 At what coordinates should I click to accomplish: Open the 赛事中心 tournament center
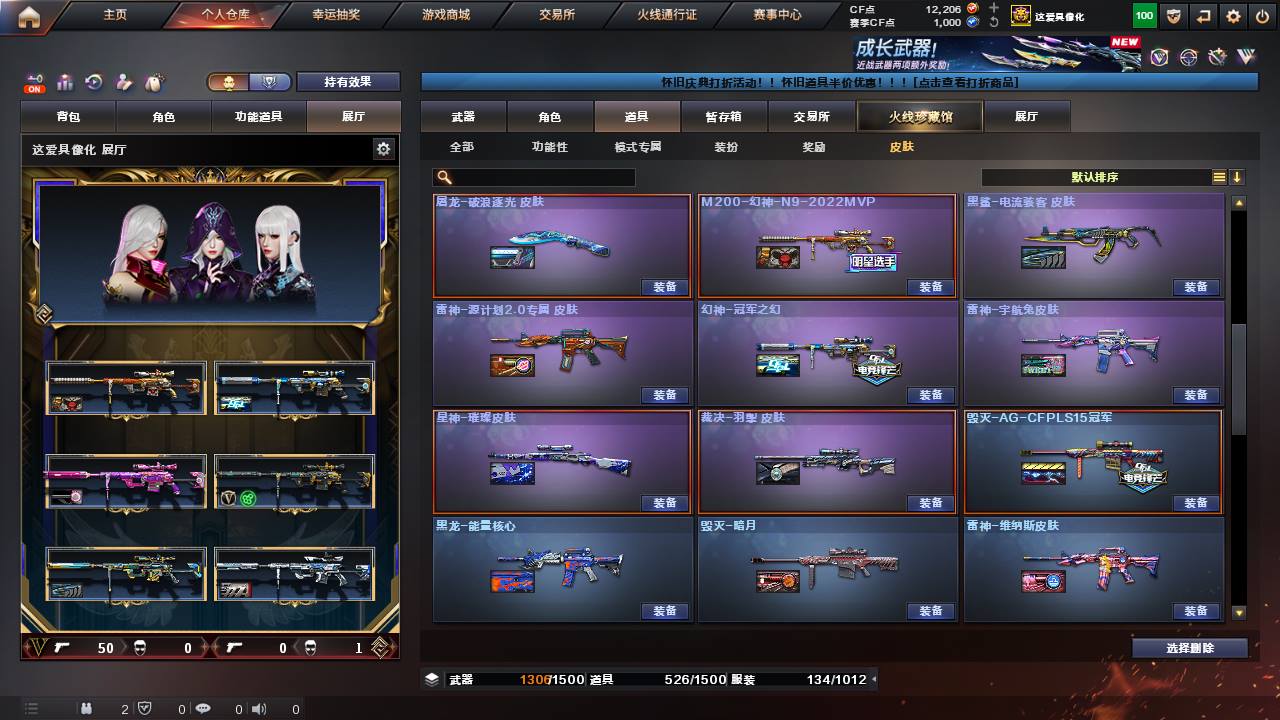(777, 15)
